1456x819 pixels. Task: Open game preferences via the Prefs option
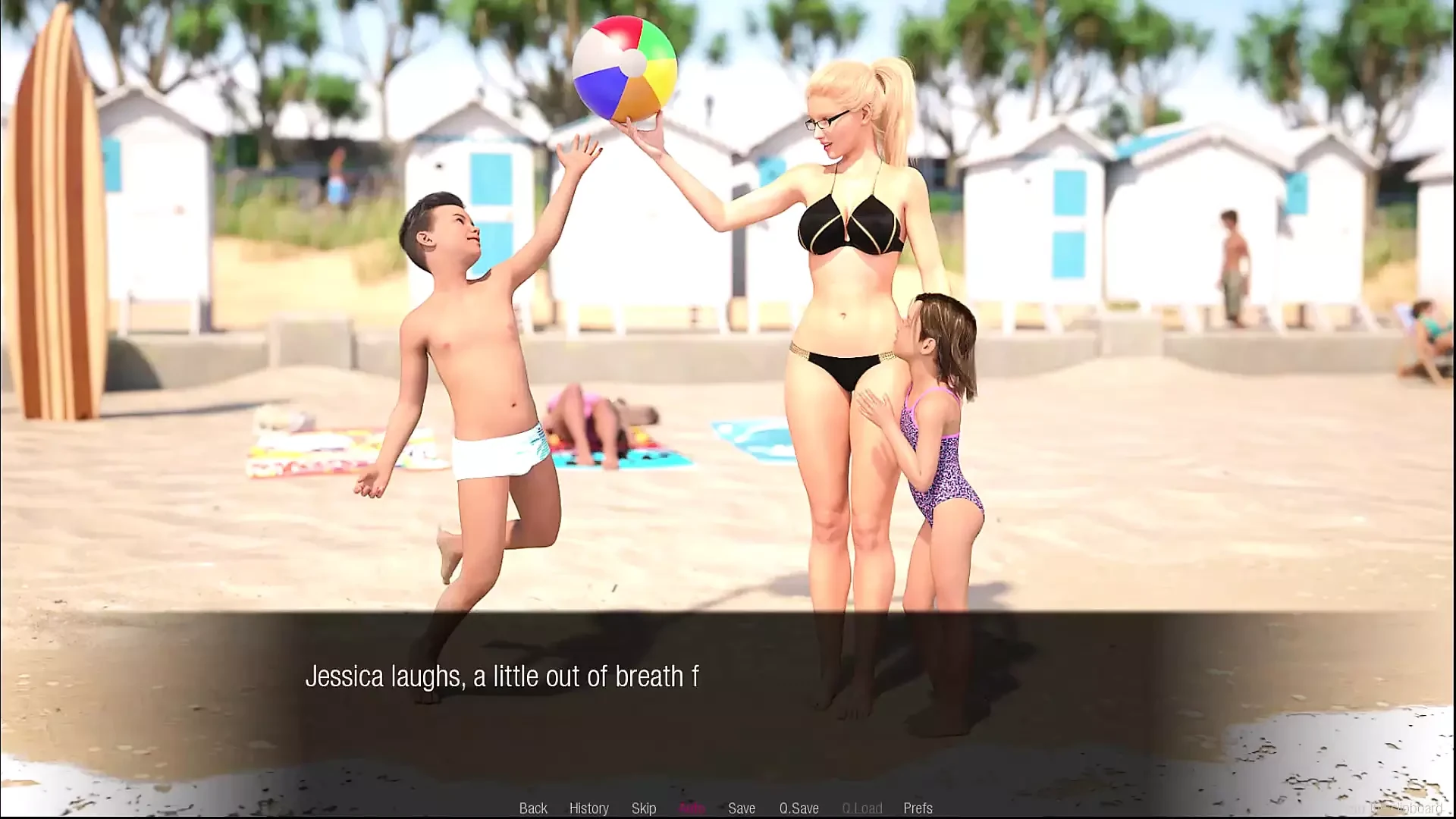pyautogui.click(x=918, y=808)
